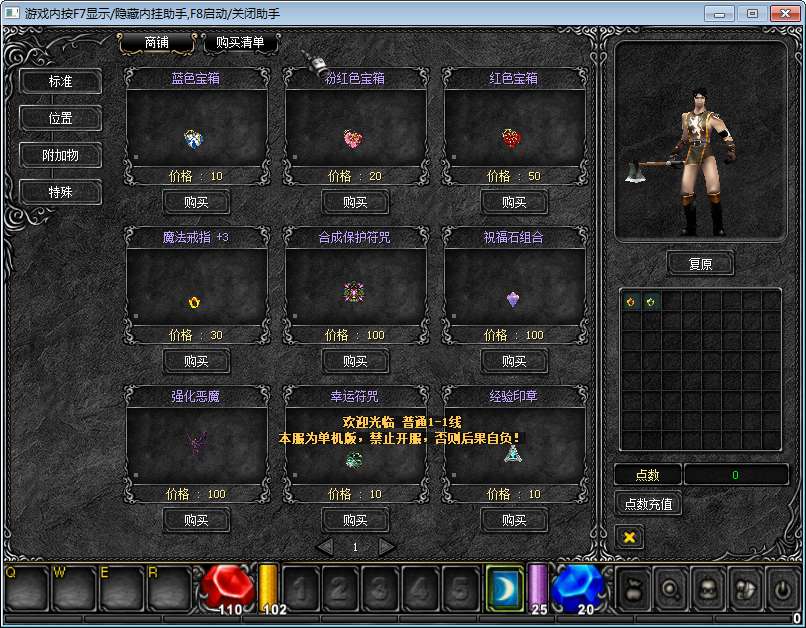Open 点数充值 to recharge points
The image size is (806, 628).
click(648, 504)
